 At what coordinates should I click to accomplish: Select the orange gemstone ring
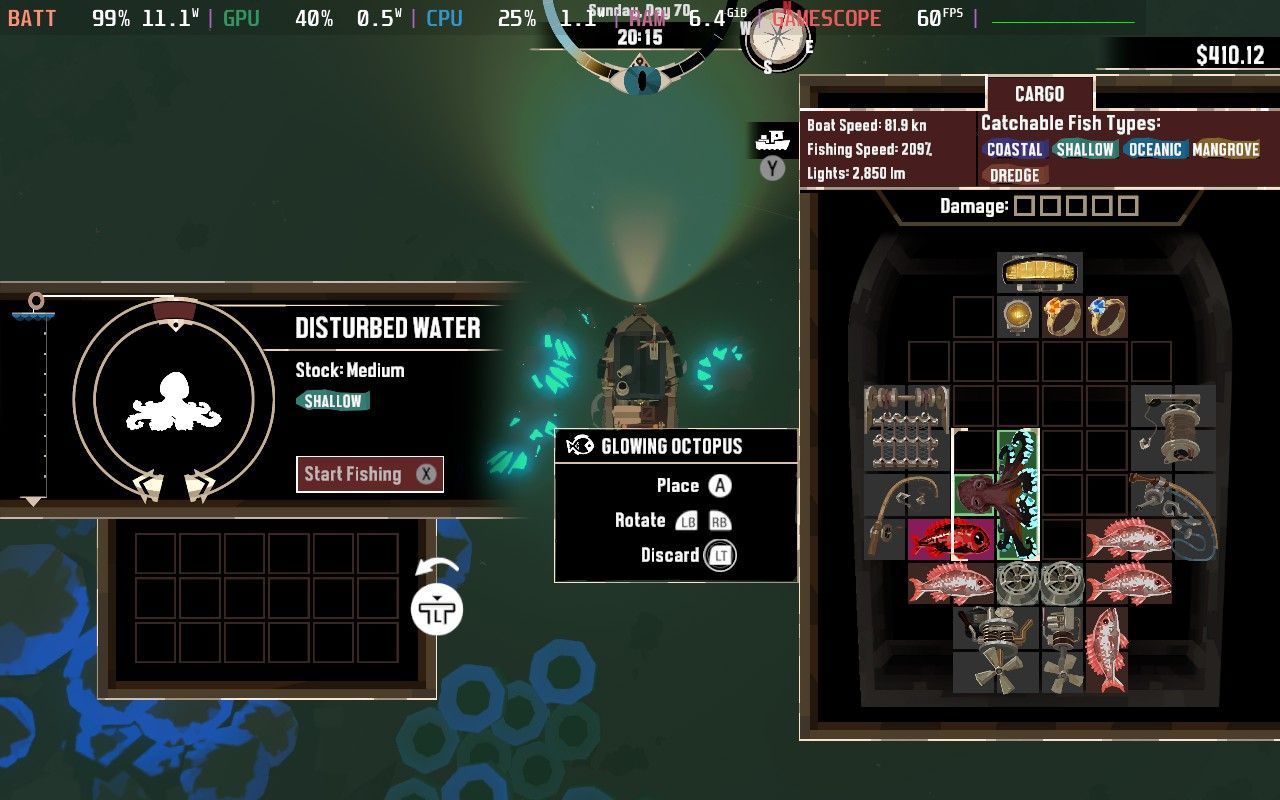click(1061, 316)
